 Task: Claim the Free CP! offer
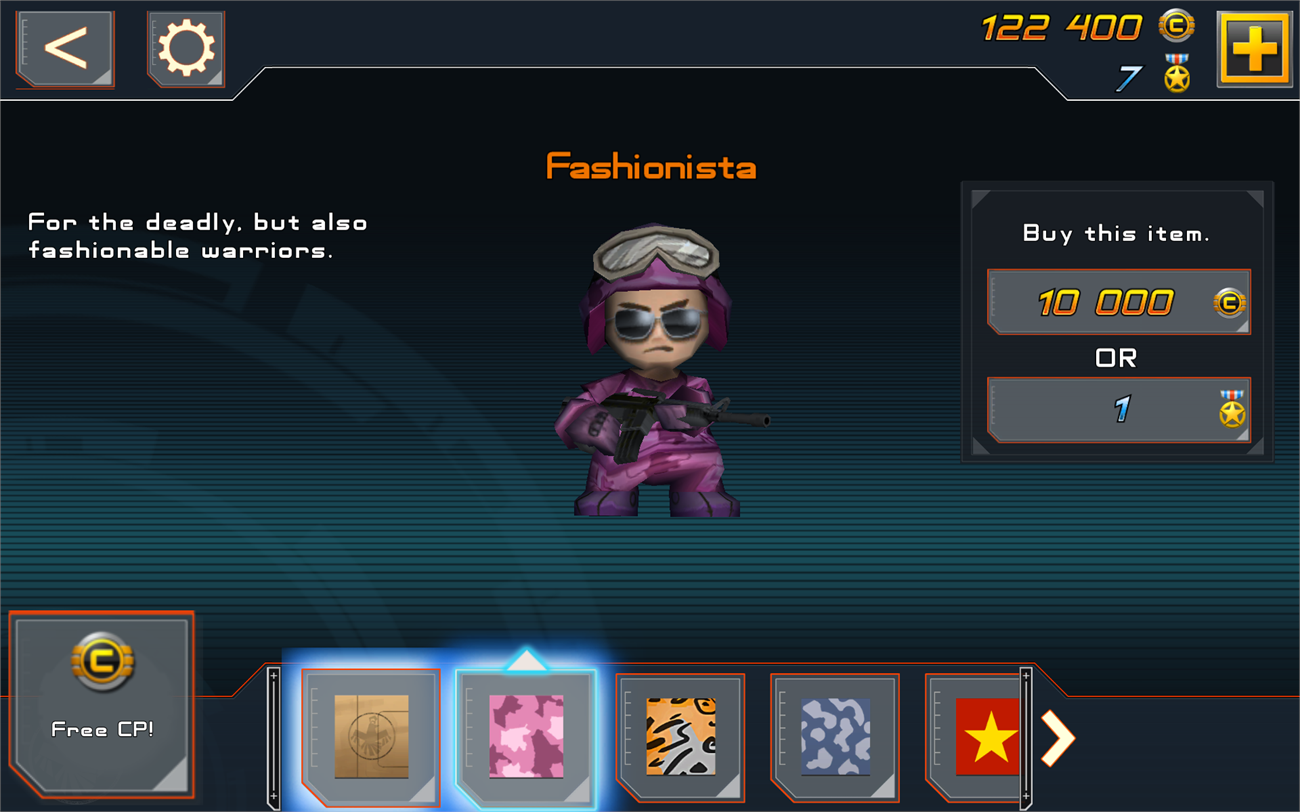tap(102, 705)
